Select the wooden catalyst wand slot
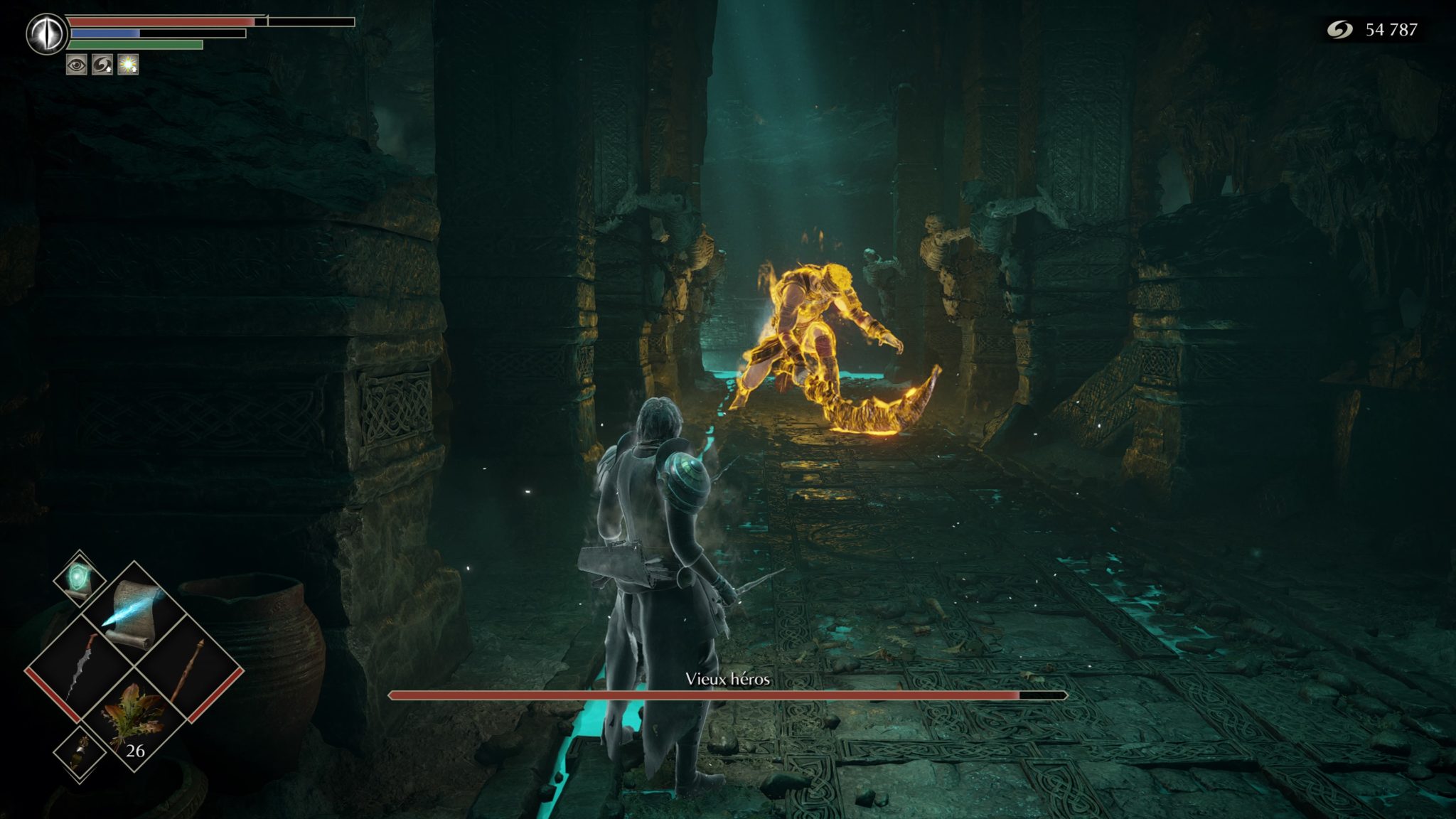Image resolution: width=1456 pixels, height=819 pixels. pyautogui.click(x=189, y=668)
